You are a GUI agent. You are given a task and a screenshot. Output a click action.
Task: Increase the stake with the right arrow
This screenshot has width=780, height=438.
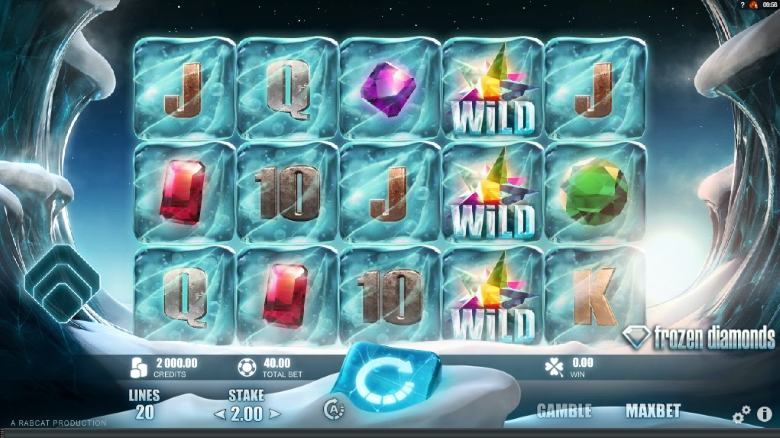tap(275, 413)
